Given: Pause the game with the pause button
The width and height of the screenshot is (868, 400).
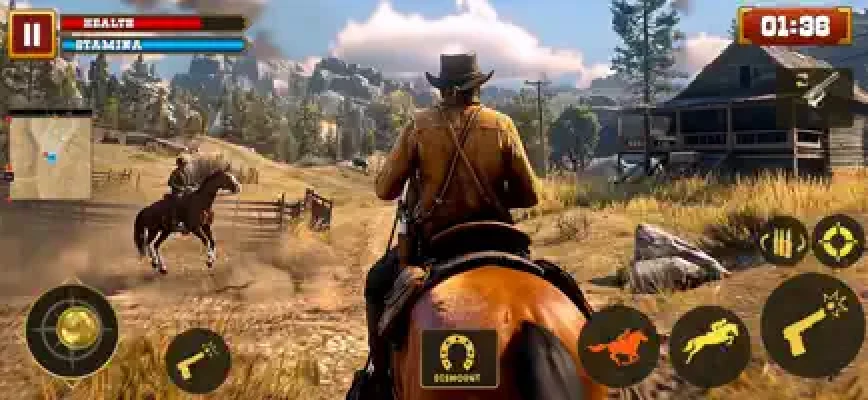Looking at the screenshot, I should click(x=32, y=34).
